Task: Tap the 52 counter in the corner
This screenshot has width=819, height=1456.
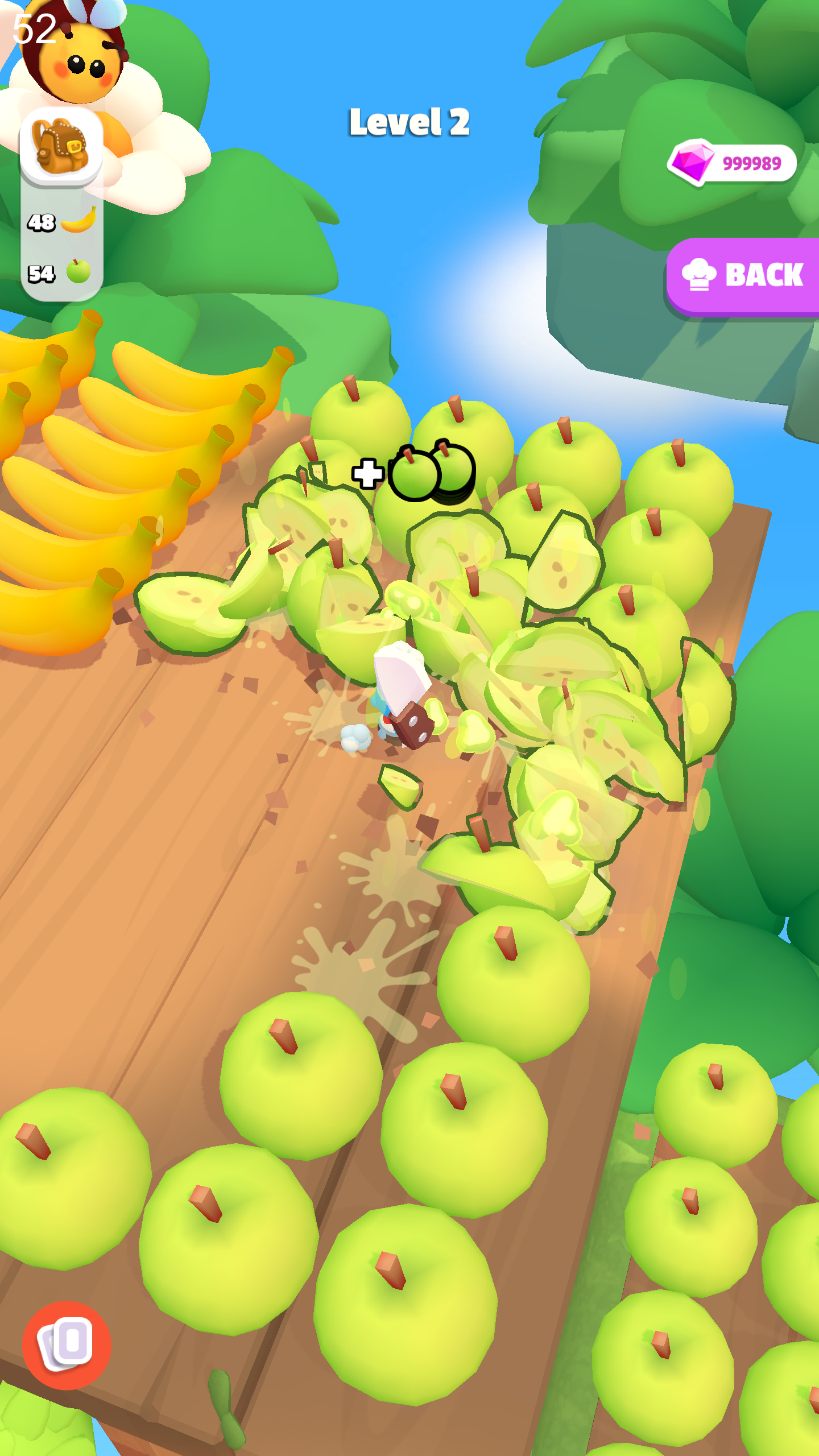Action: point(34,28)
